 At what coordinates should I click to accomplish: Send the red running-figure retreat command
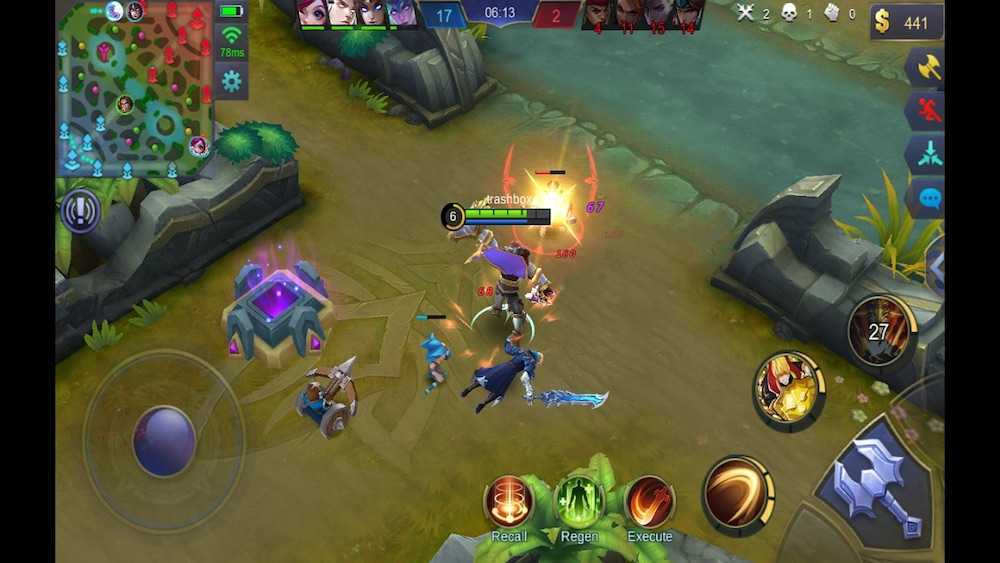925,111
